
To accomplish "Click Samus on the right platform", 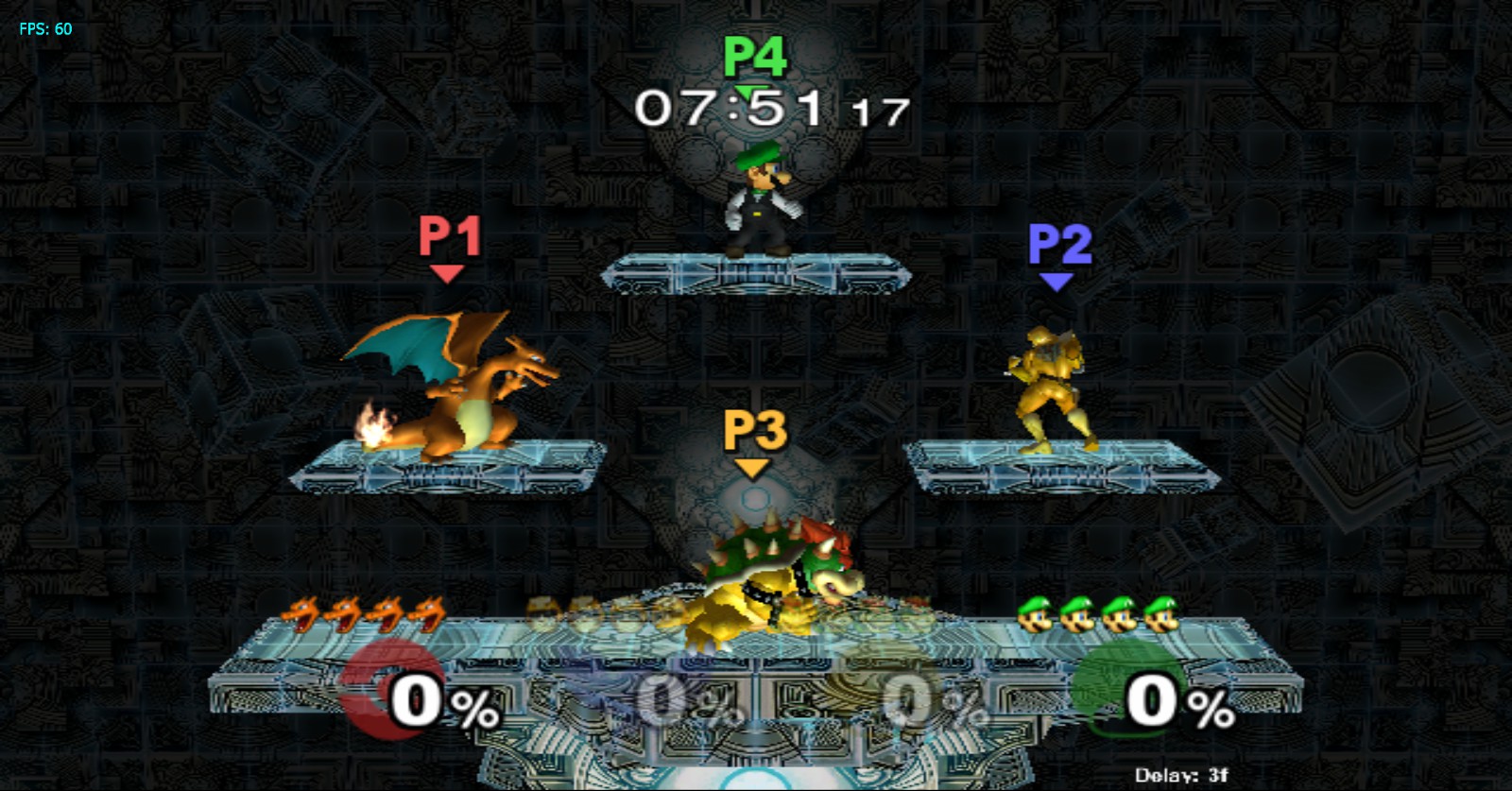I will tap(1049, 387).
